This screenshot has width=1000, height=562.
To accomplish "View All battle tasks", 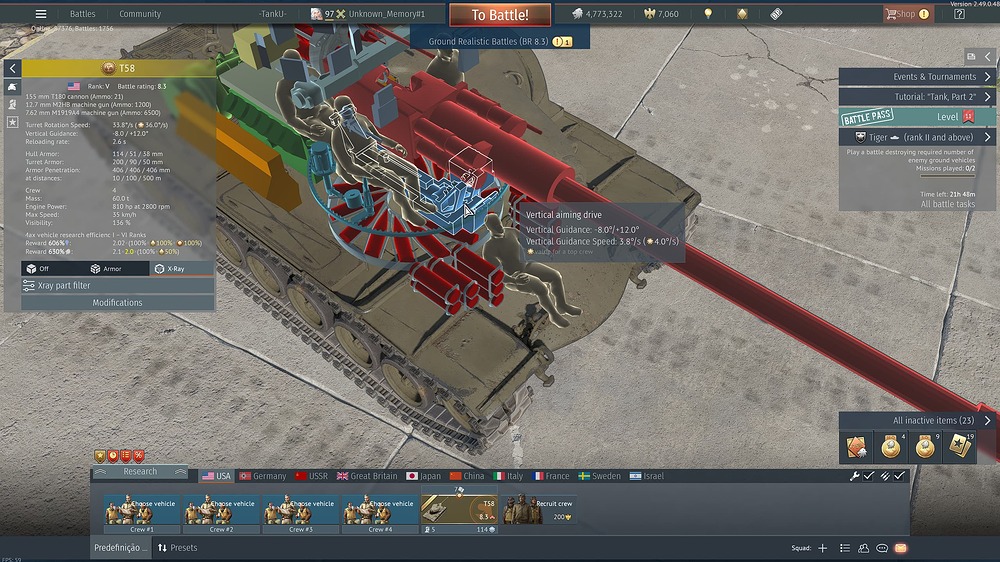I will tap(947, 204).
